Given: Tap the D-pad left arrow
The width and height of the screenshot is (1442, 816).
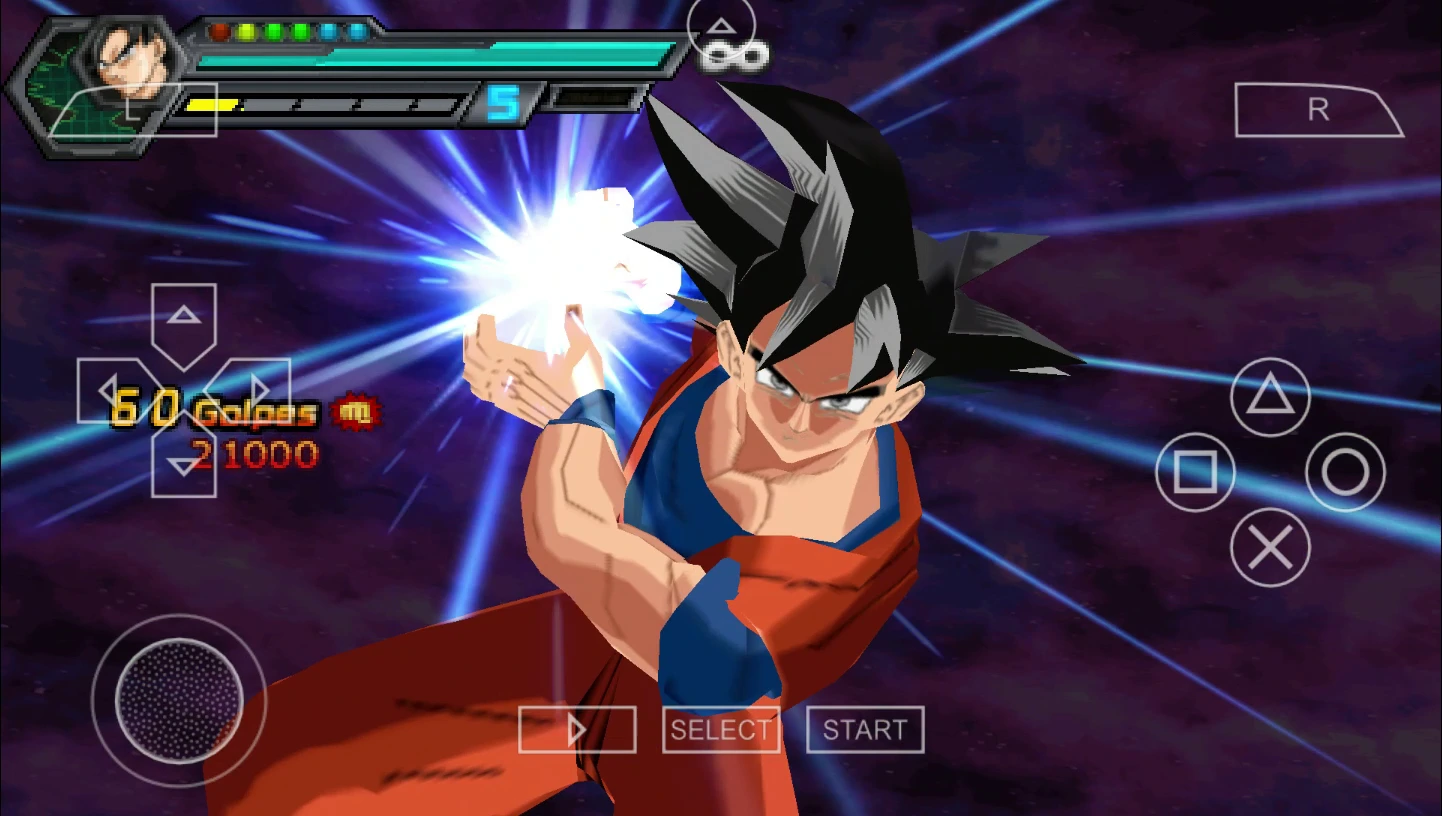Looking at the screenshot, I should pyautogui.click(x=110, y=391).
